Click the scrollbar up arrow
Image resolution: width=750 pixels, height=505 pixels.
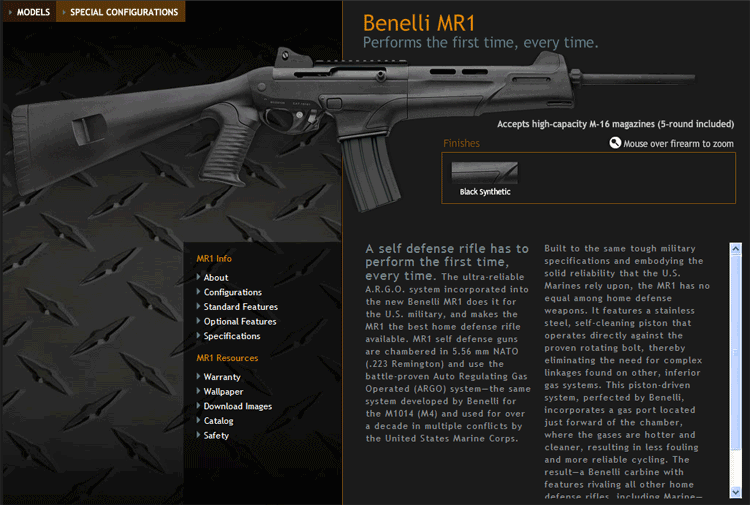pos(736,249)
